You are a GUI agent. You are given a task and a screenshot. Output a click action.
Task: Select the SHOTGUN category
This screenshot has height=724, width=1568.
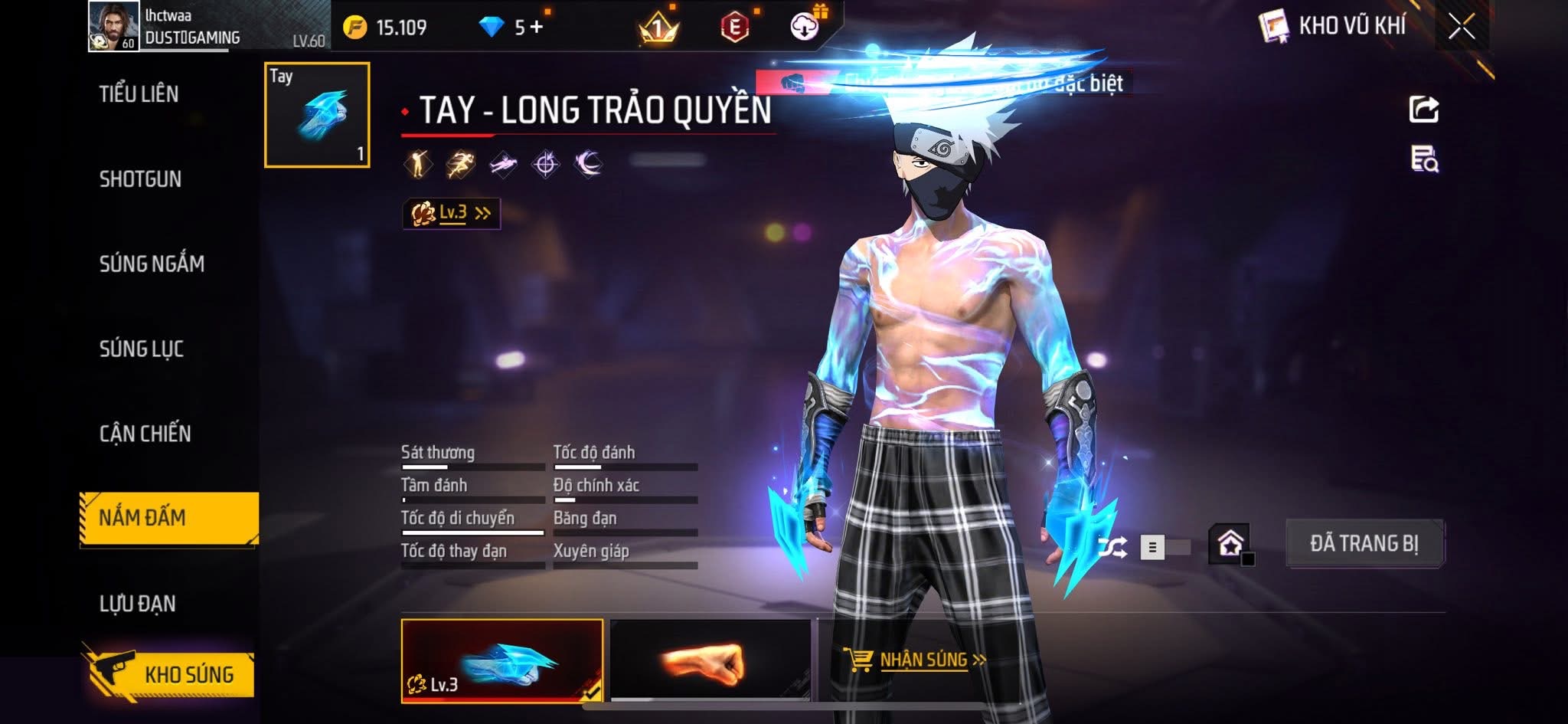pos(140,179)
